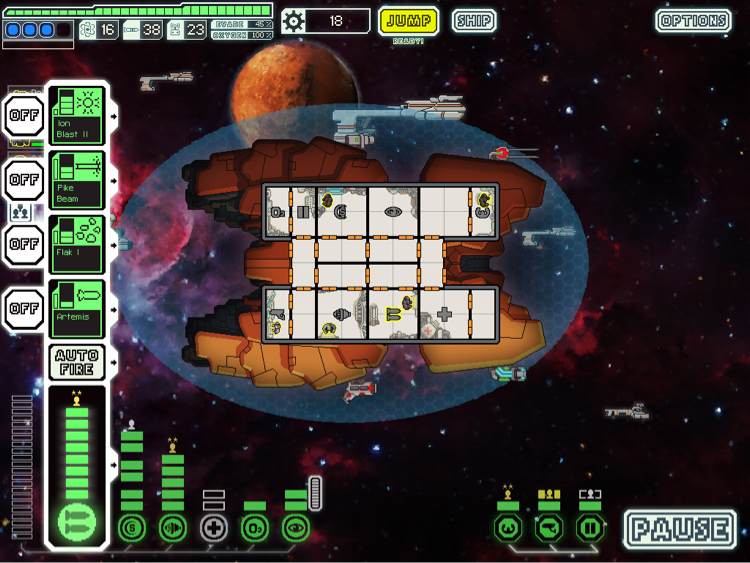Screen dimensions: 750x563
Task: Toggle the OFF switch beside Artemis
Action: click(x=23, y=308)
